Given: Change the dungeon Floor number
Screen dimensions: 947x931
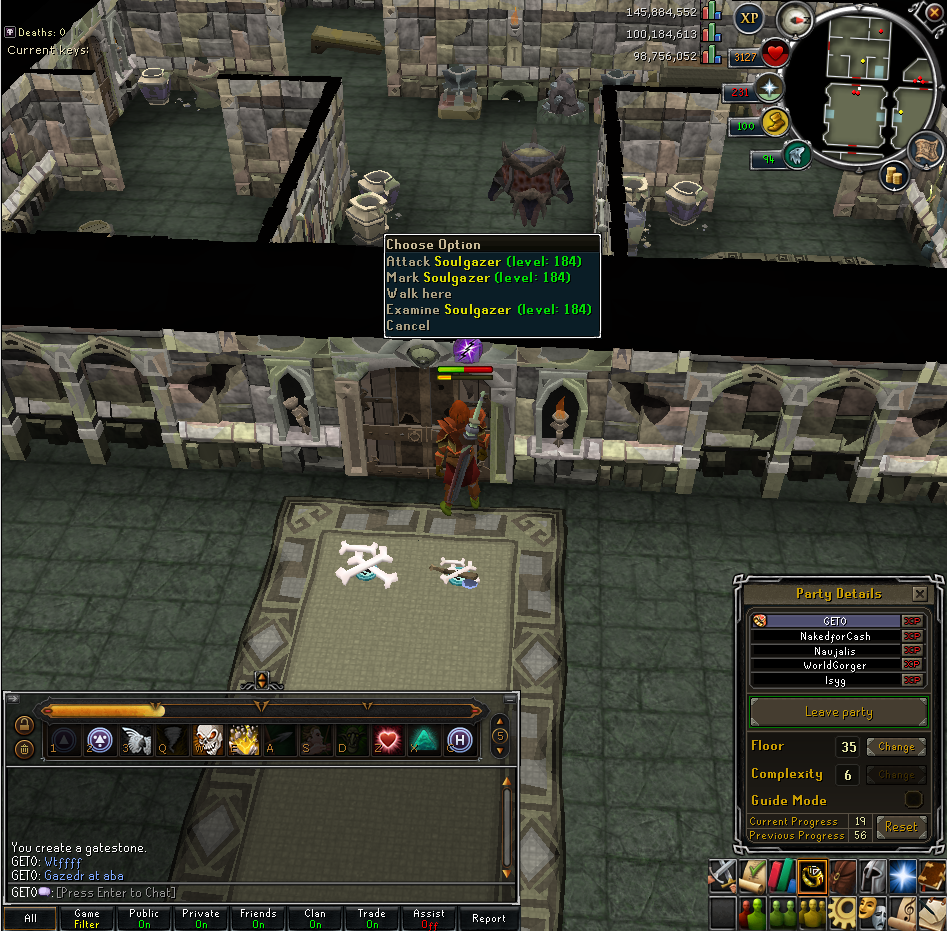Looking at the screenshot, I should [895, 746].
